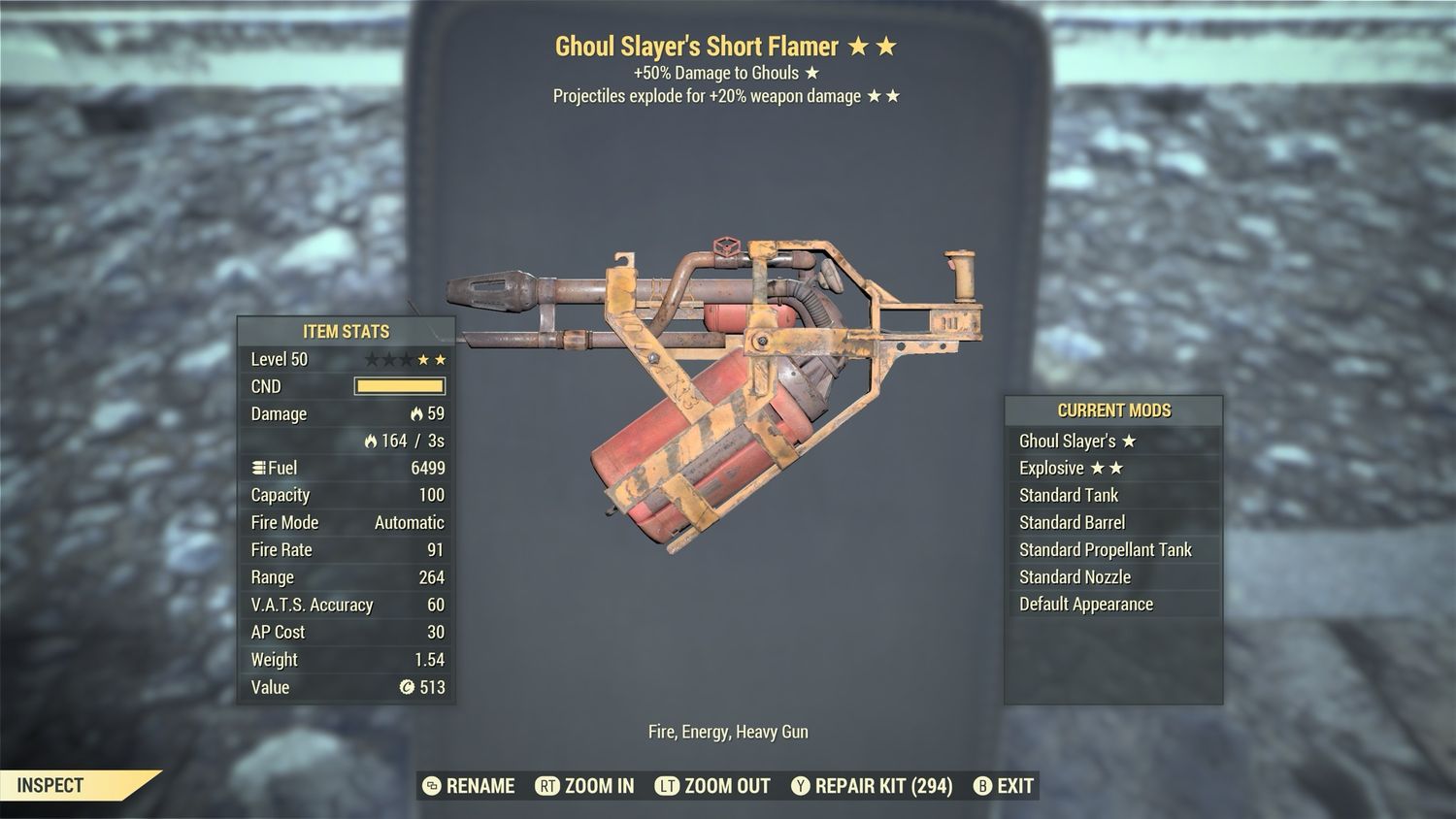The height and width of the screenshot is (819, 1456).
Task: Select the Default Appearance mod entry
Action: [x=1085, y=604]
